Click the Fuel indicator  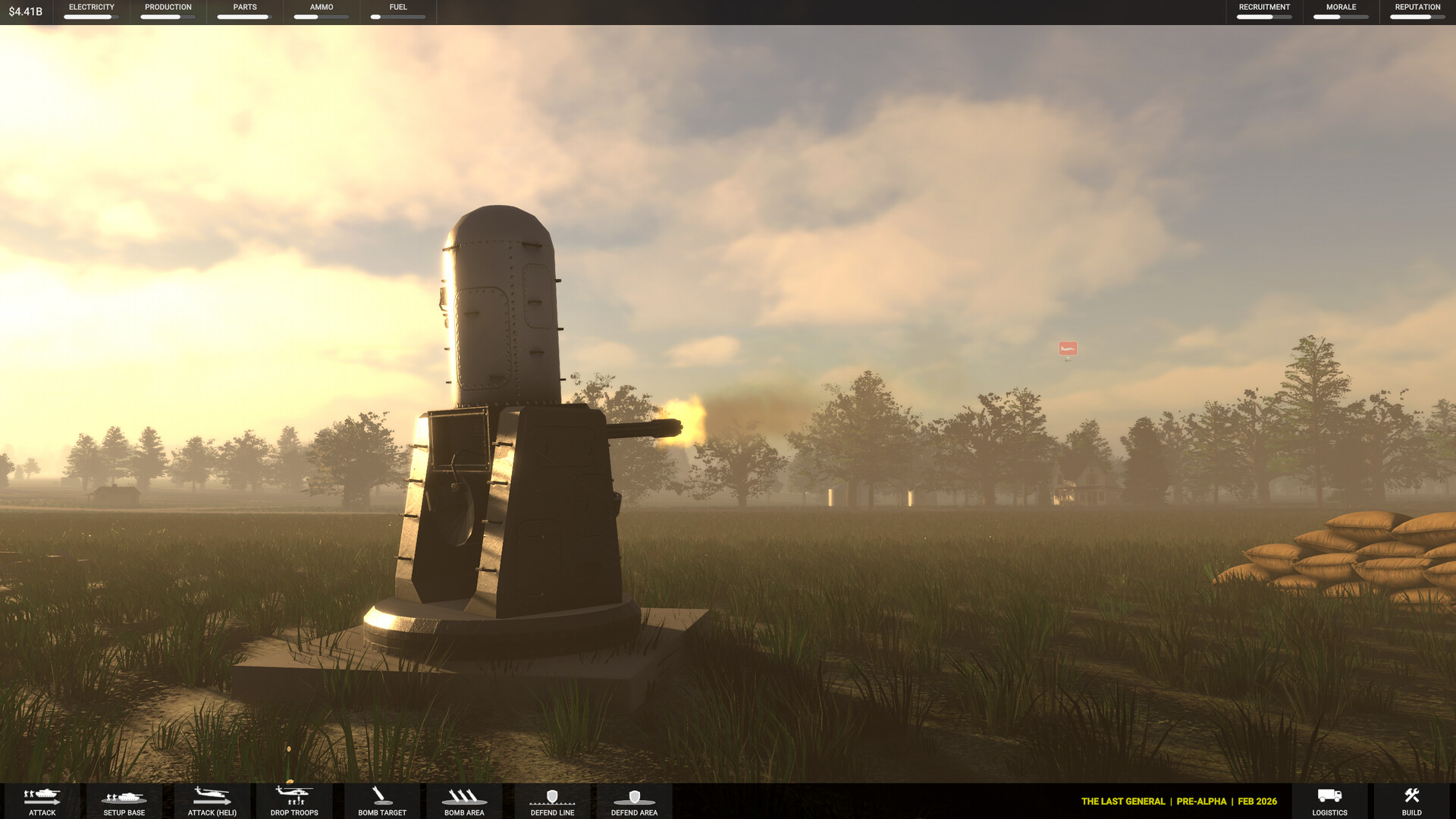point(397,11)
